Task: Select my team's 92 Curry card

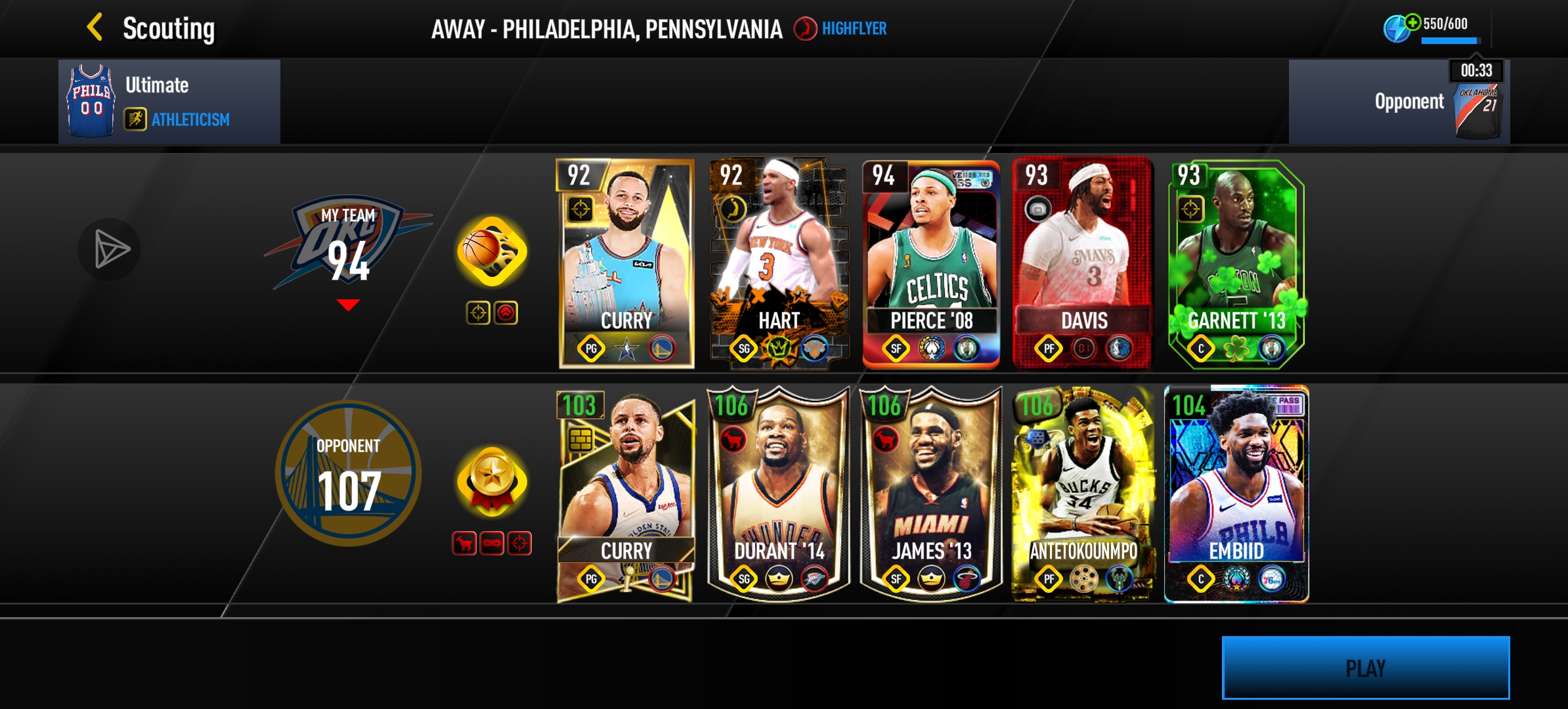Action: [x=626, y=263]
